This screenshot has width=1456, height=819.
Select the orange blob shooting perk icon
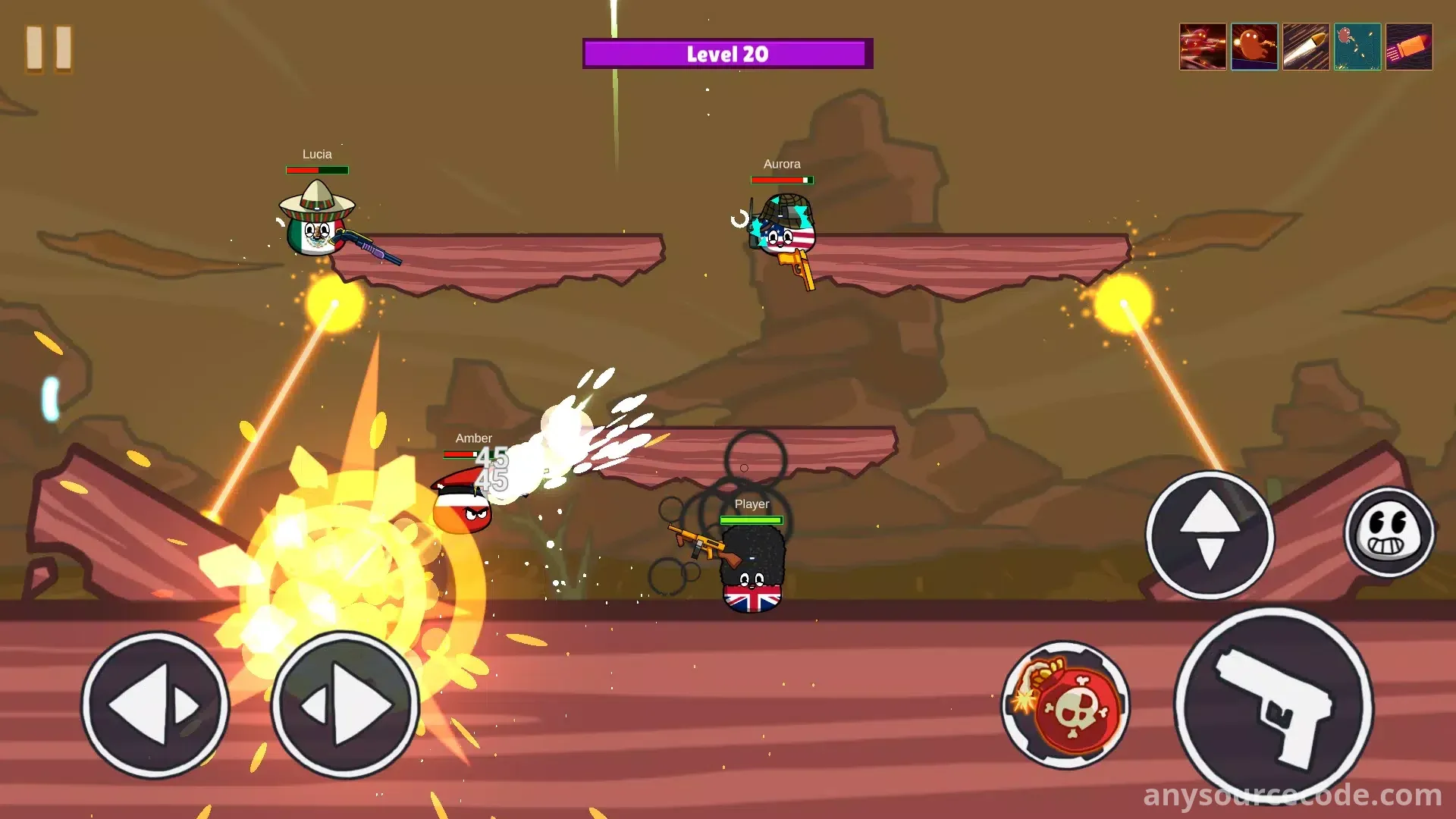point(1254,47)
